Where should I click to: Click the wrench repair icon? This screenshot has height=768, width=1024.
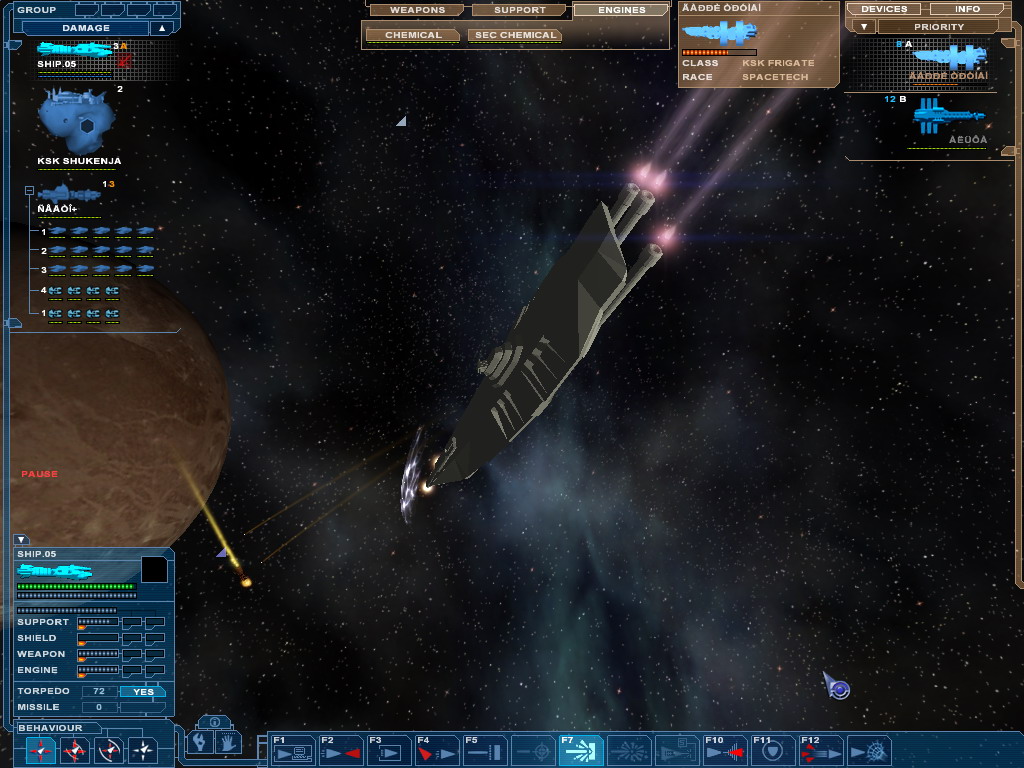coord(200,743)
